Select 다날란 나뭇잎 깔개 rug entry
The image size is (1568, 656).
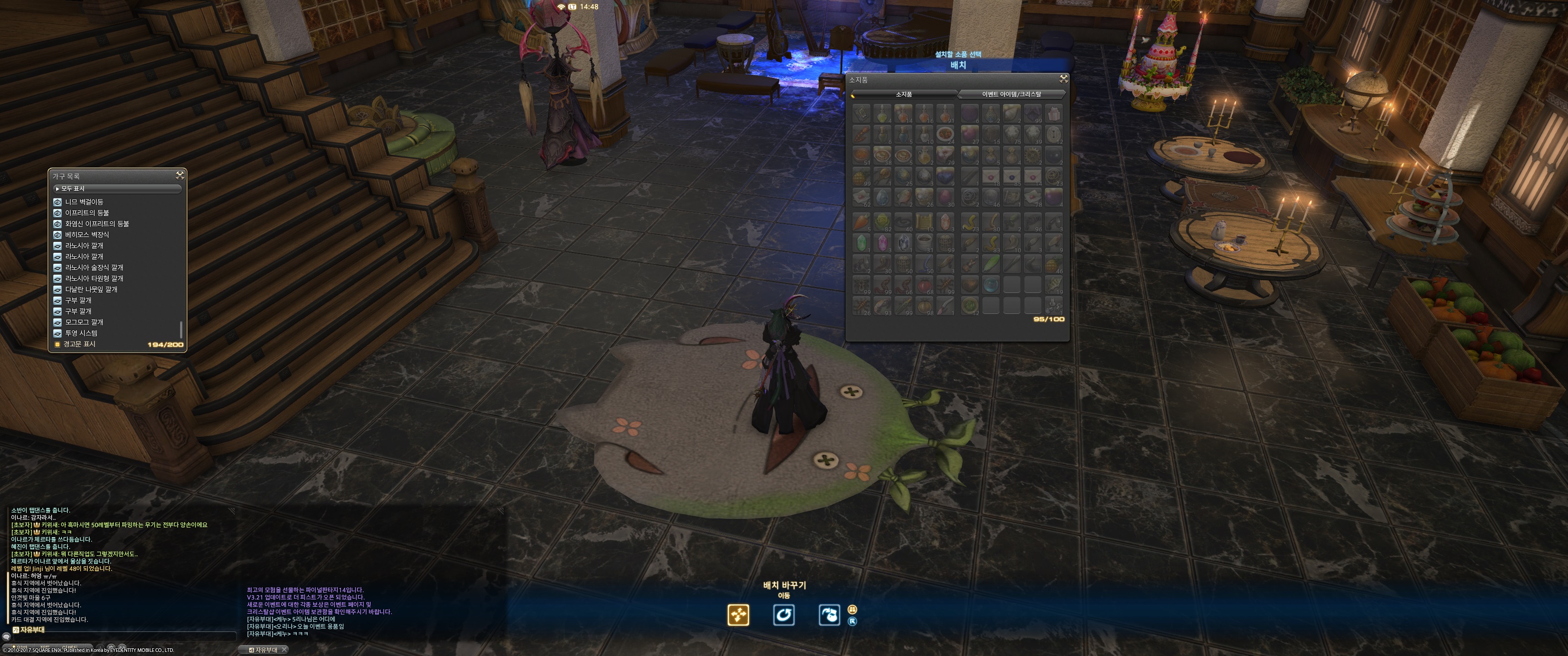pyautogui.click(x=91, y=290)
